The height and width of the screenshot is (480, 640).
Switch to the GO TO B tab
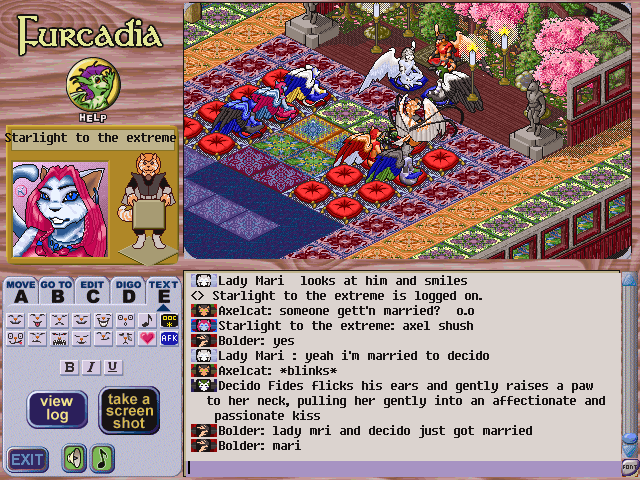tap(57, 291)
